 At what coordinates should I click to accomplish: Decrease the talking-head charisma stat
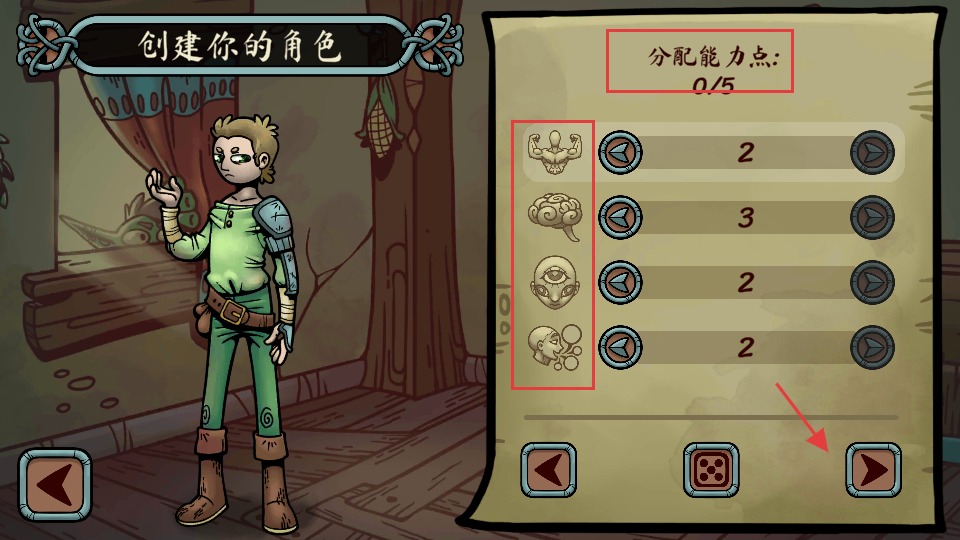coord(620,347)
